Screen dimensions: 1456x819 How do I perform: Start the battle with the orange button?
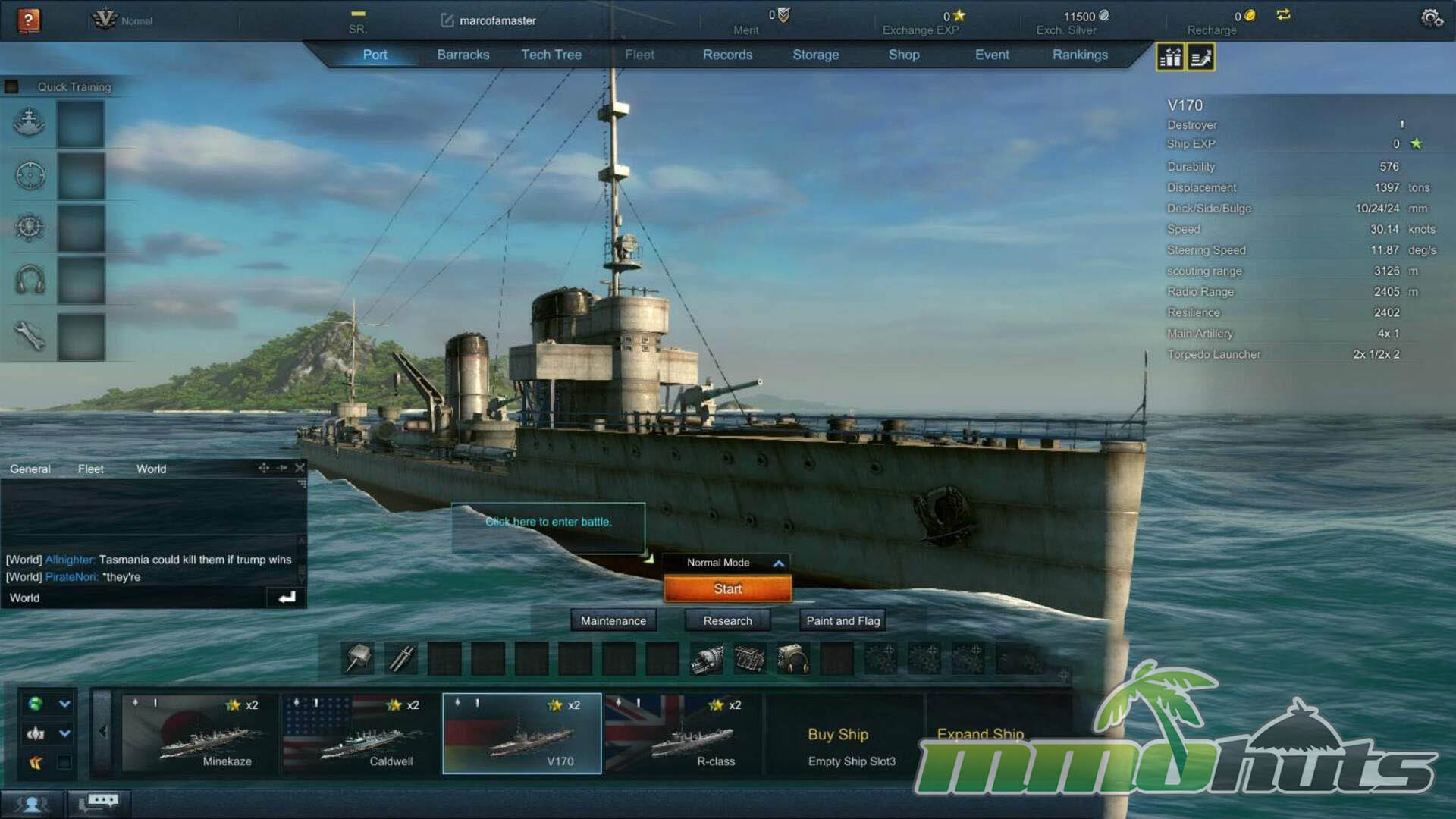[x=727, y=588]
